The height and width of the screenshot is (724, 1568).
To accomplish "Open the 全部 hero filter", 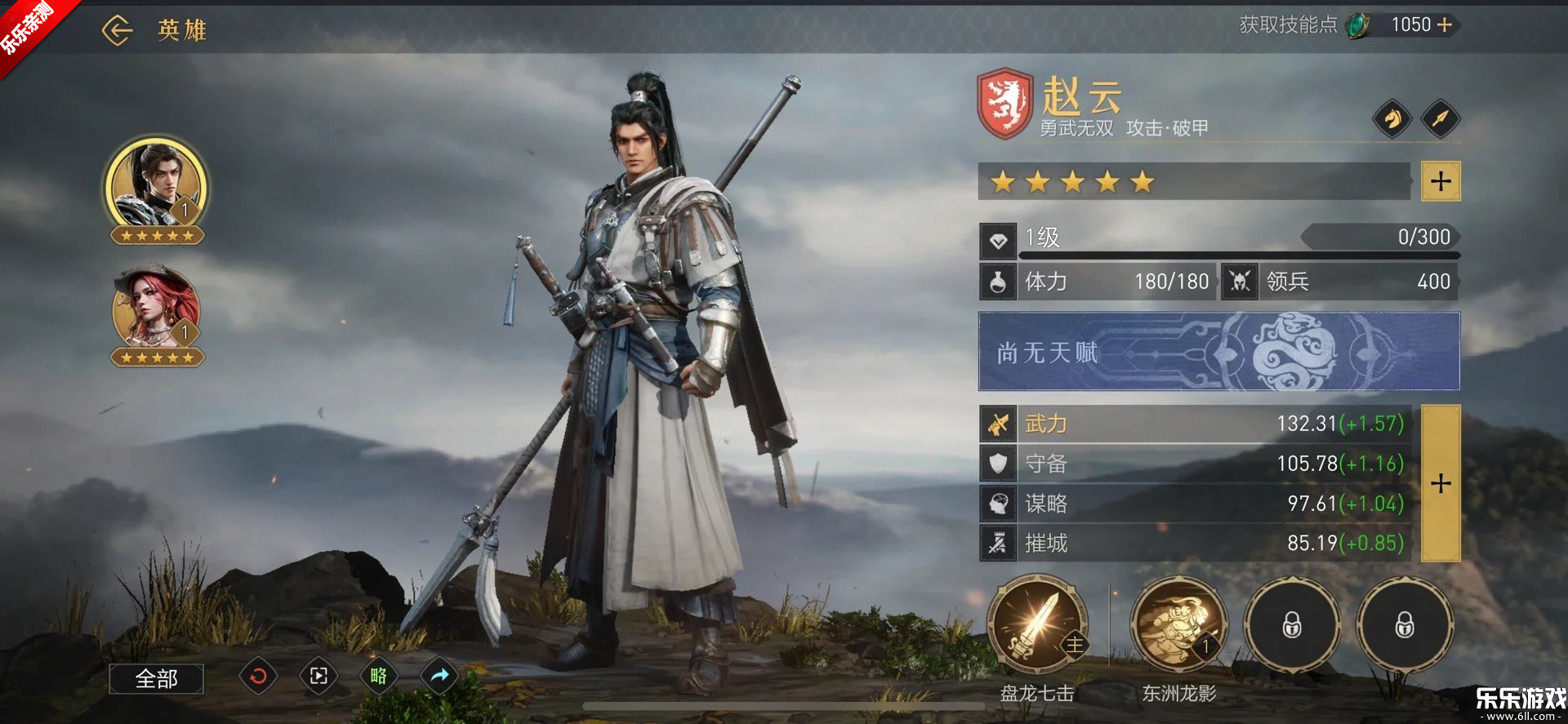I will tap(156, 678).
